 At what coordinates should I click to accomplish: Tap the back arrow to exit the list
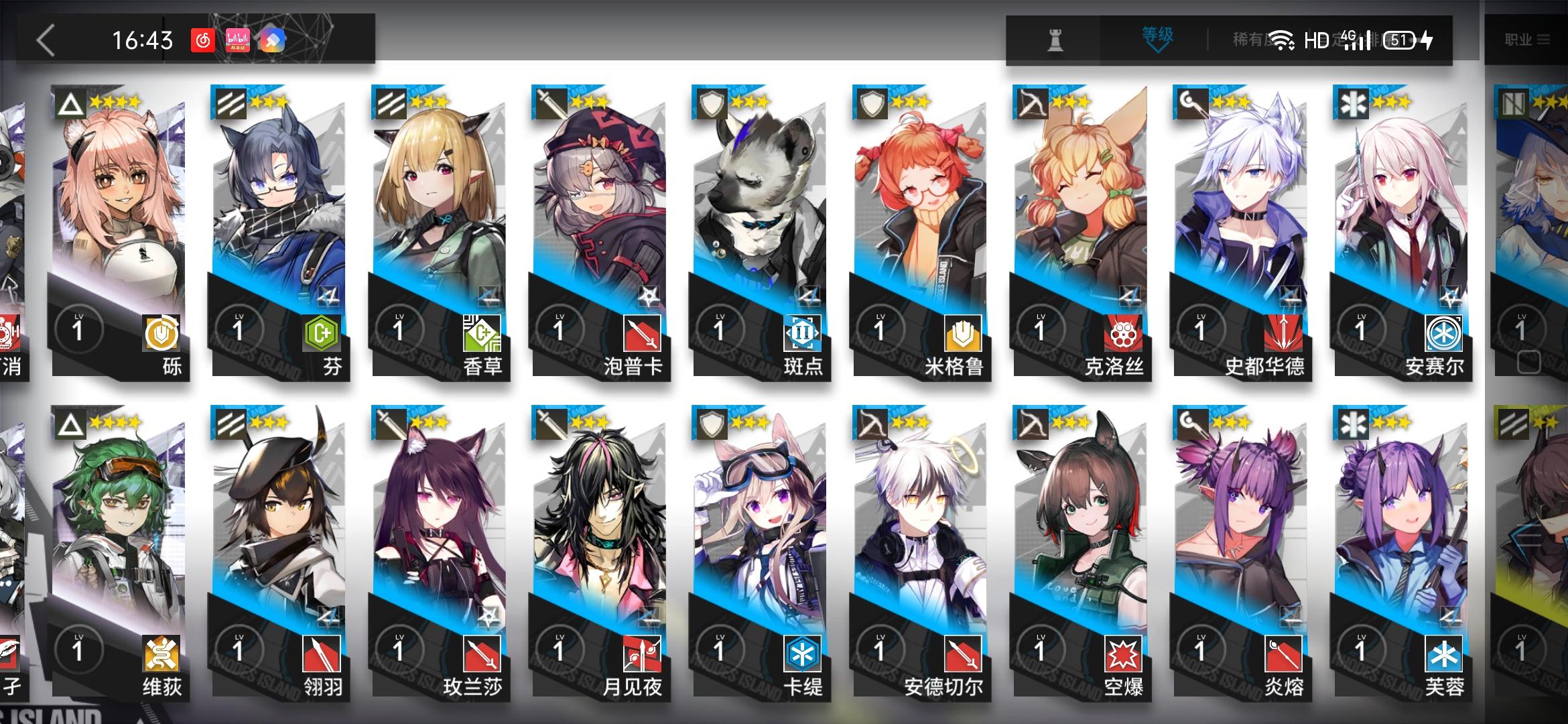click(x=44, y=40)
